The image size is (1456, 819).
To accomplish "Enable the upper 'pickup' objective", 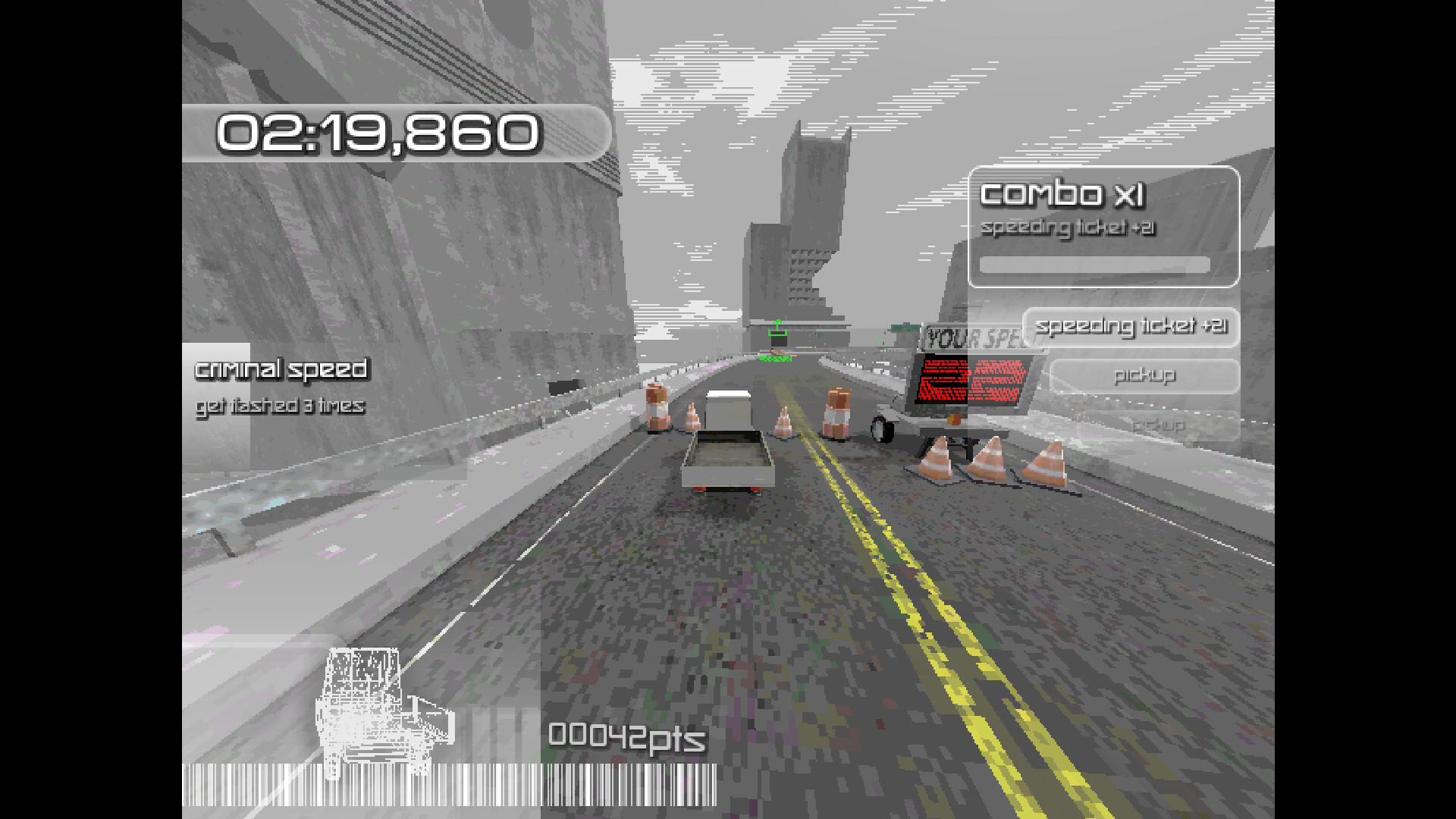I will (1145, 375).
